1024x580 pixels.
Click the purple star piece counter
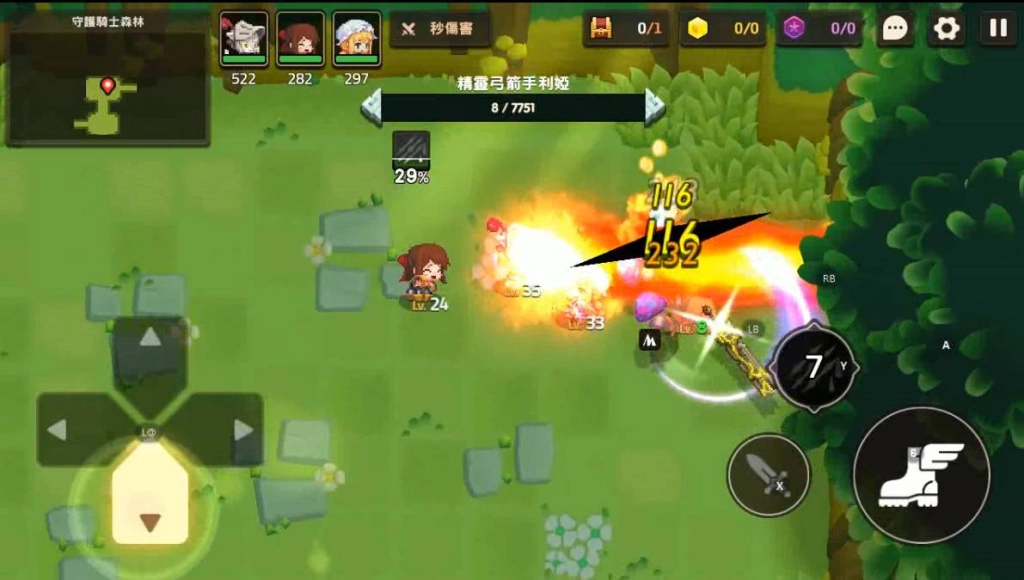point(795,29)
